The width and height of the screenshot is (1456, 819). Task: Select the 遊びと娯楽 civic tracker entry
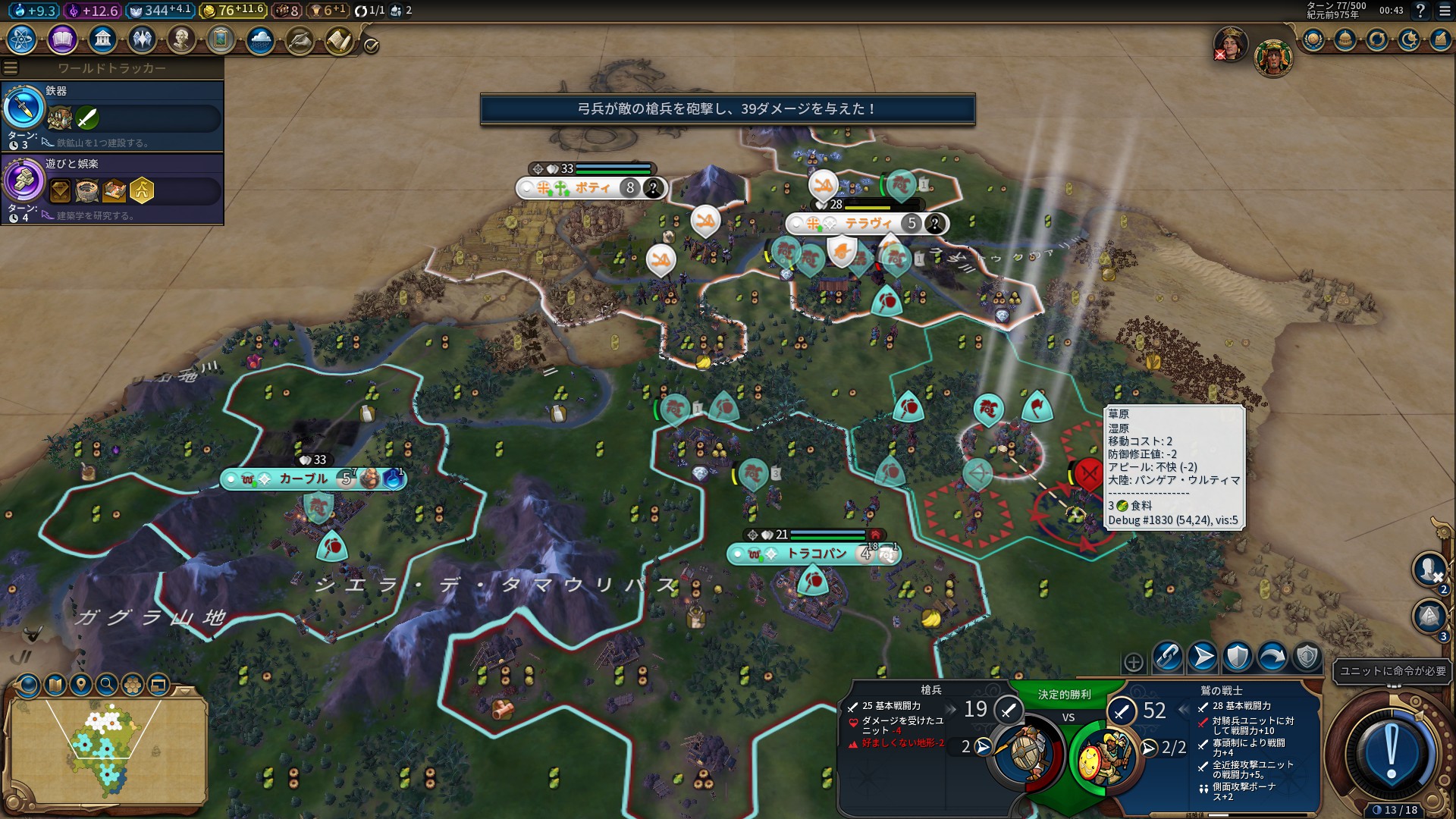point(112,189)
